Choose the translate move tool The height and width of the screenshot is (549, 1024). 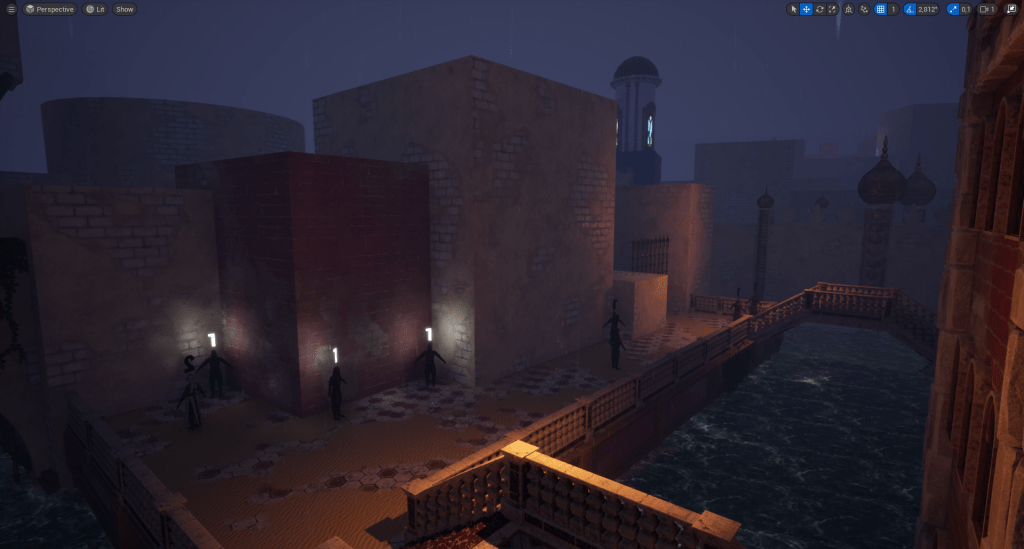[x=807, y=9]
